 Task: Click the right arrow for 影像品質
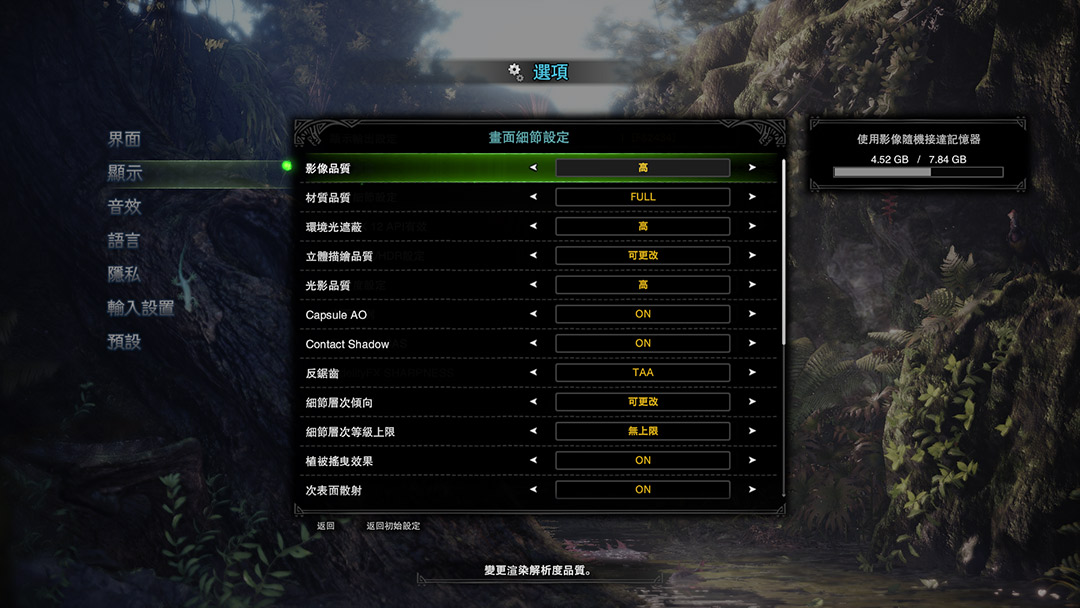(x=752, y=168)
